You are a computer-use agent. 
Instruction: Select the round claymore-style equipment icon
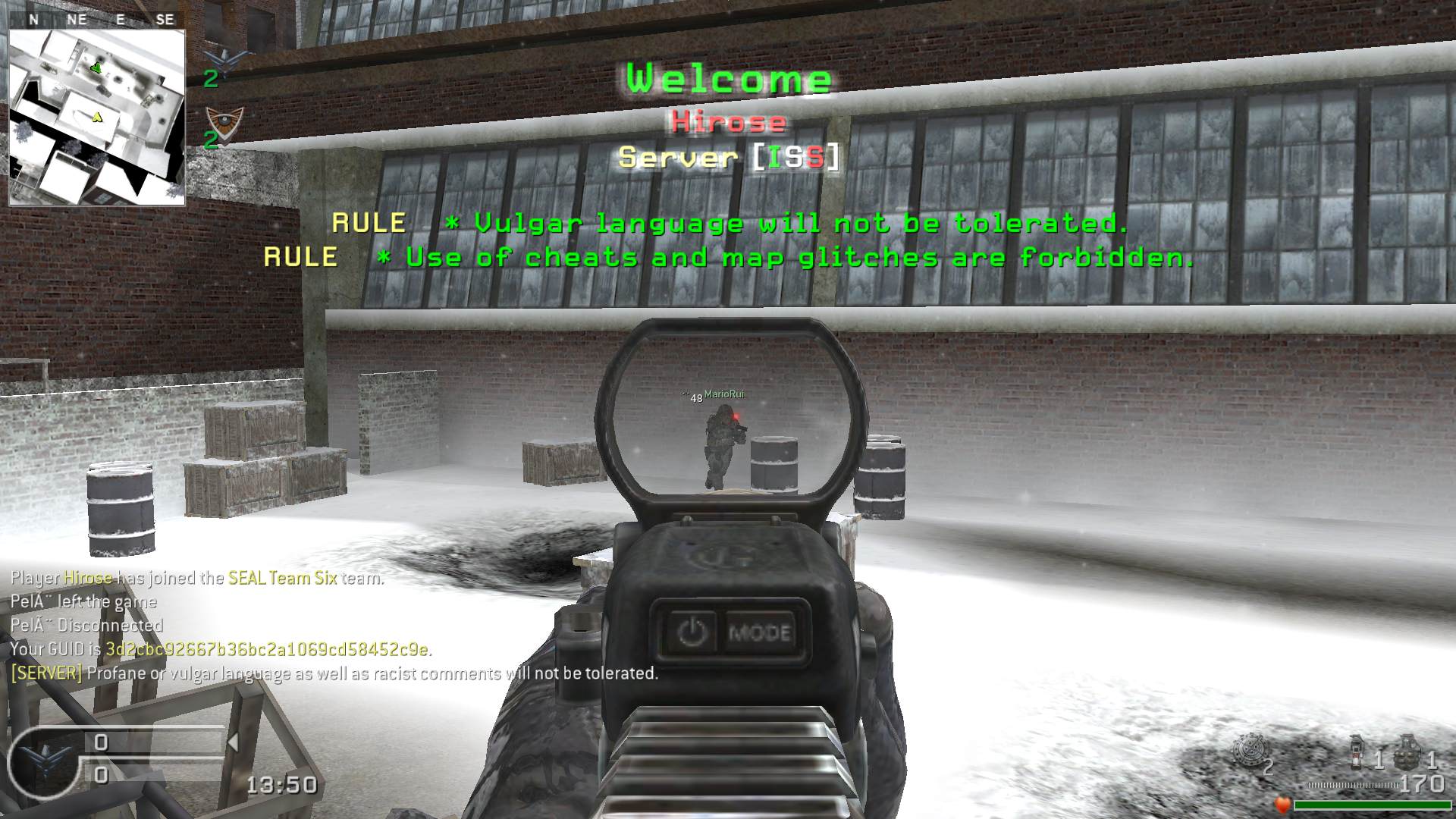1249,751
